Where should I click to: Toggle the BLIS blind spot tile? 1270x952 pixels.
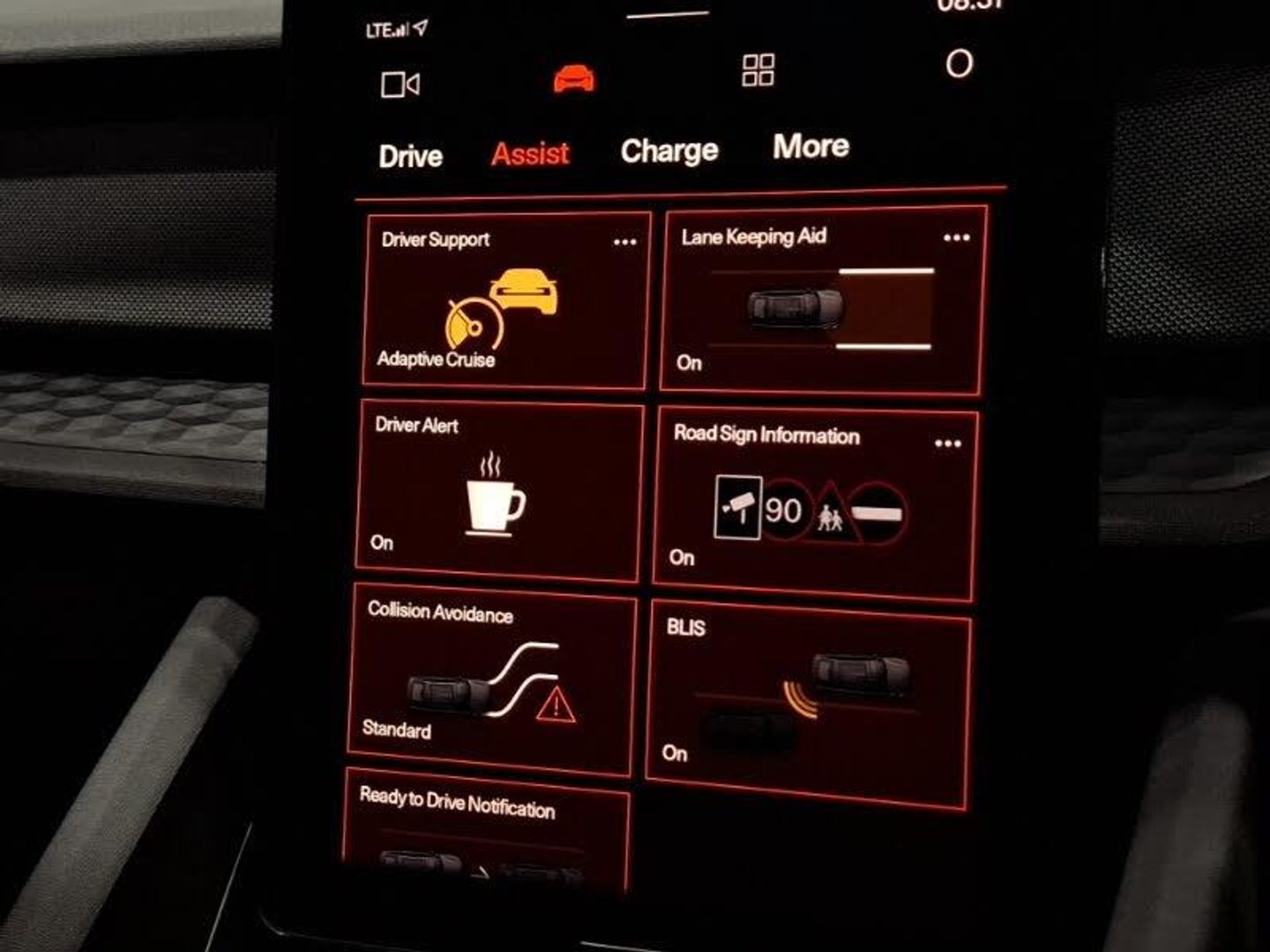[x=807, y=701]
